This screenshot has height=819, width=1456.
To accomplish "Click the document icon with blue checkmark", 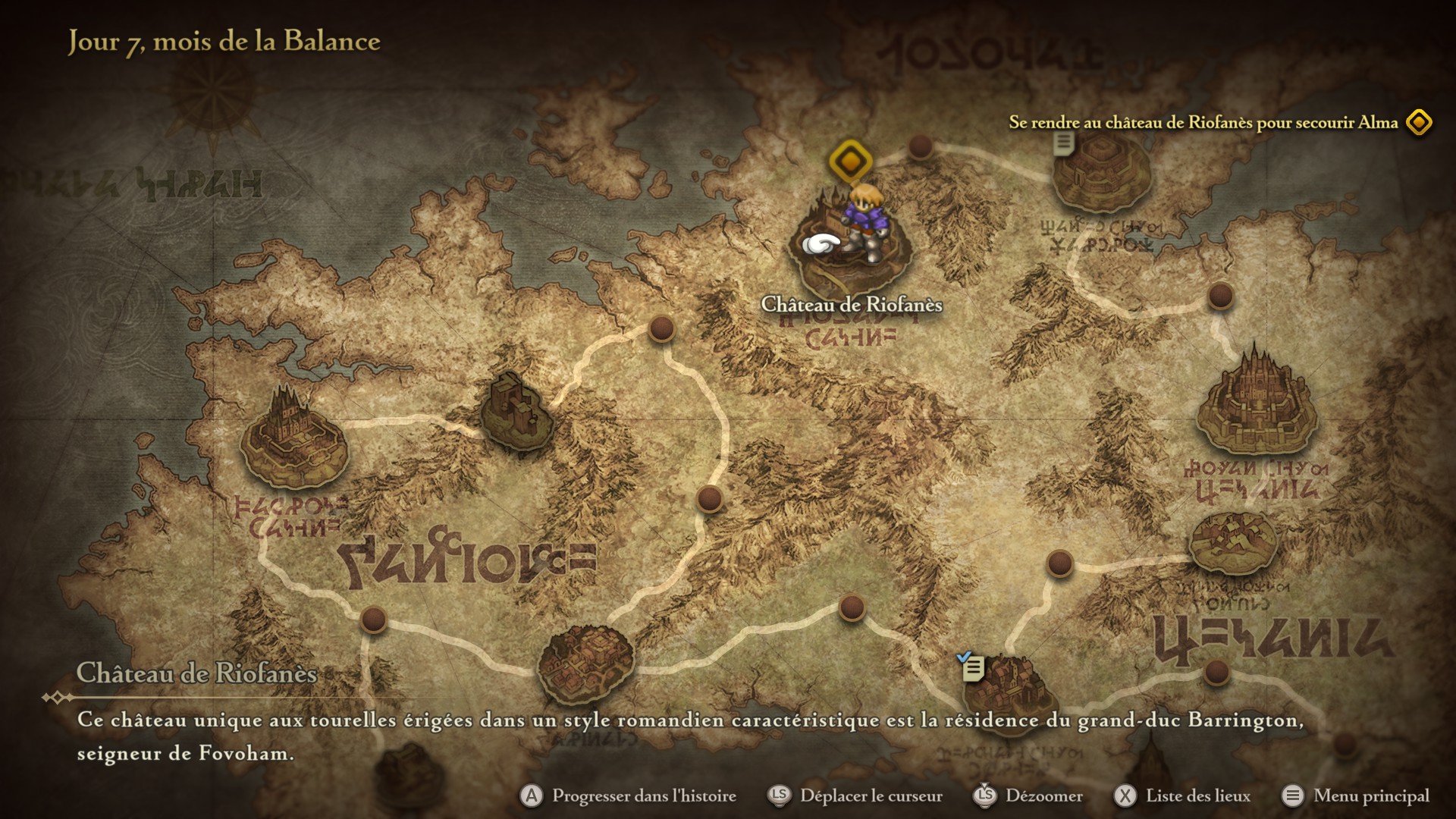I will coord(971,667).
